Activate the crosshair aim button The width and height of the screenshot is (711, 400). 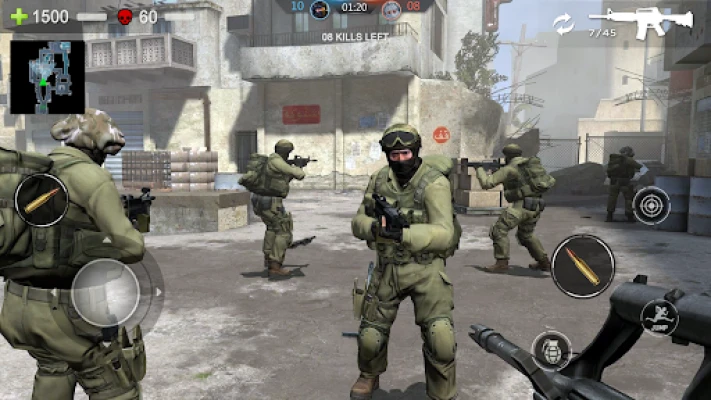tap(651, 205)
